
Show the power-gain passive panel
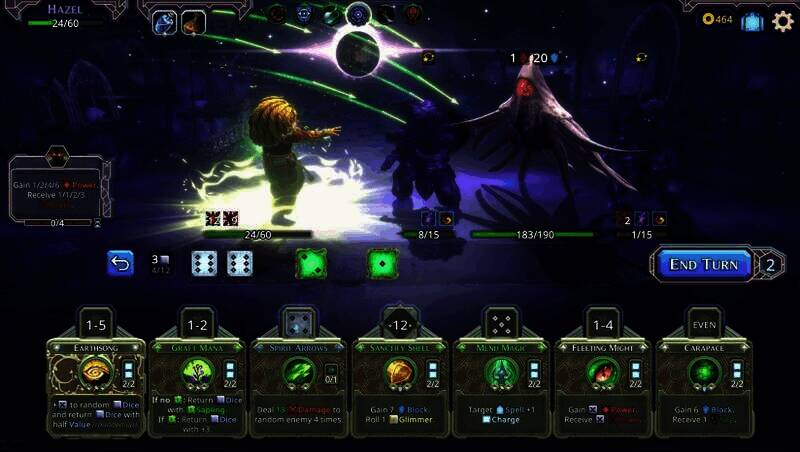tap(57, 190)
